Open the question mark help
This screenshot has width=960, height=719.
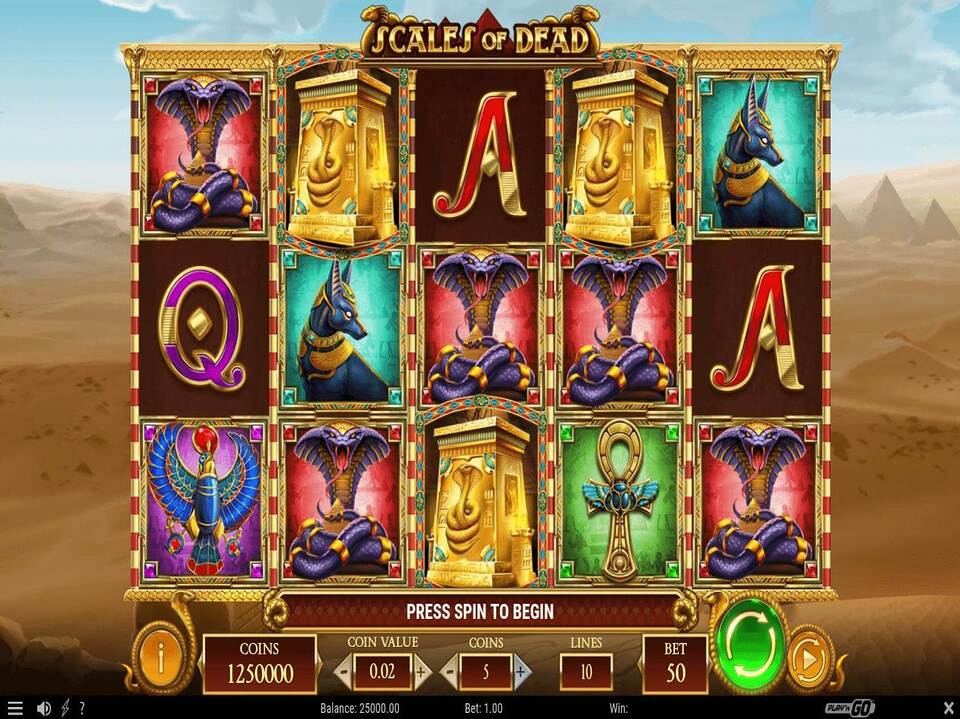[82, 708]
